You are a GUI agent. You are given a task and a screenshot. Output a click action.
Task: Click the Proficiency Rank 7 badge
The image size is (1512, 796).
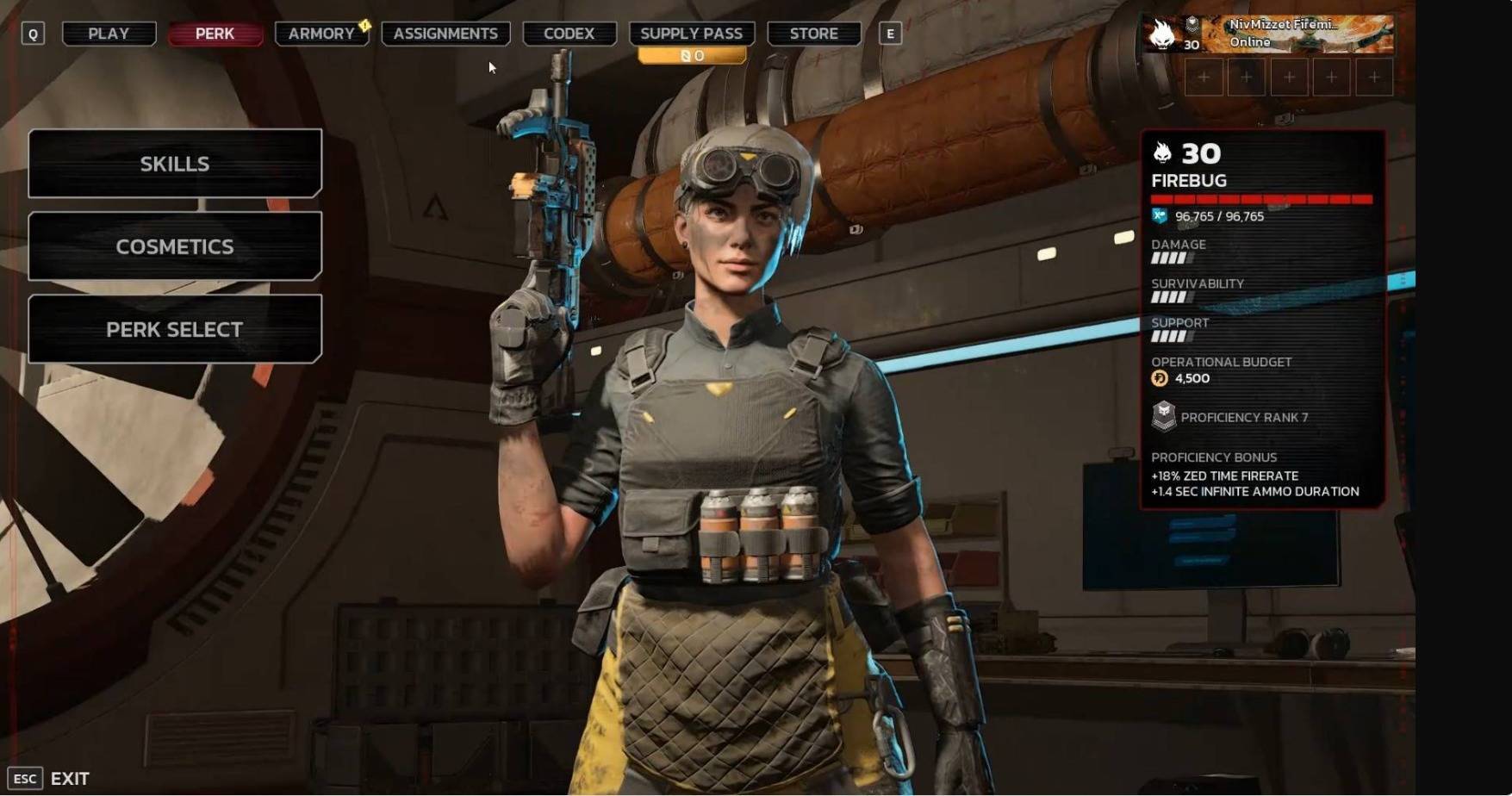[x=1164, y=417]
